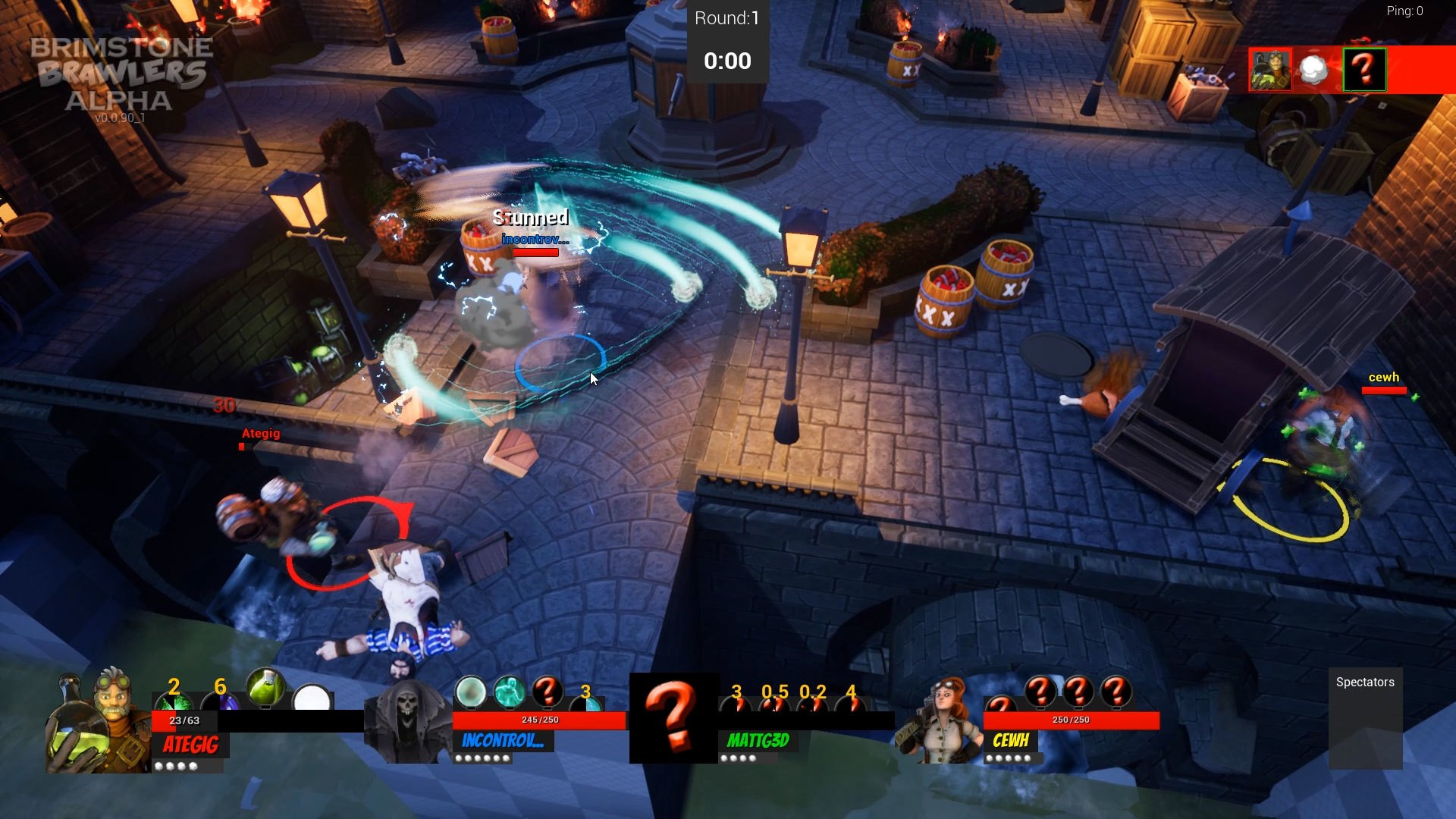
Task: Click the Mattg3d player name tag
Action: (x=758, y=740)
